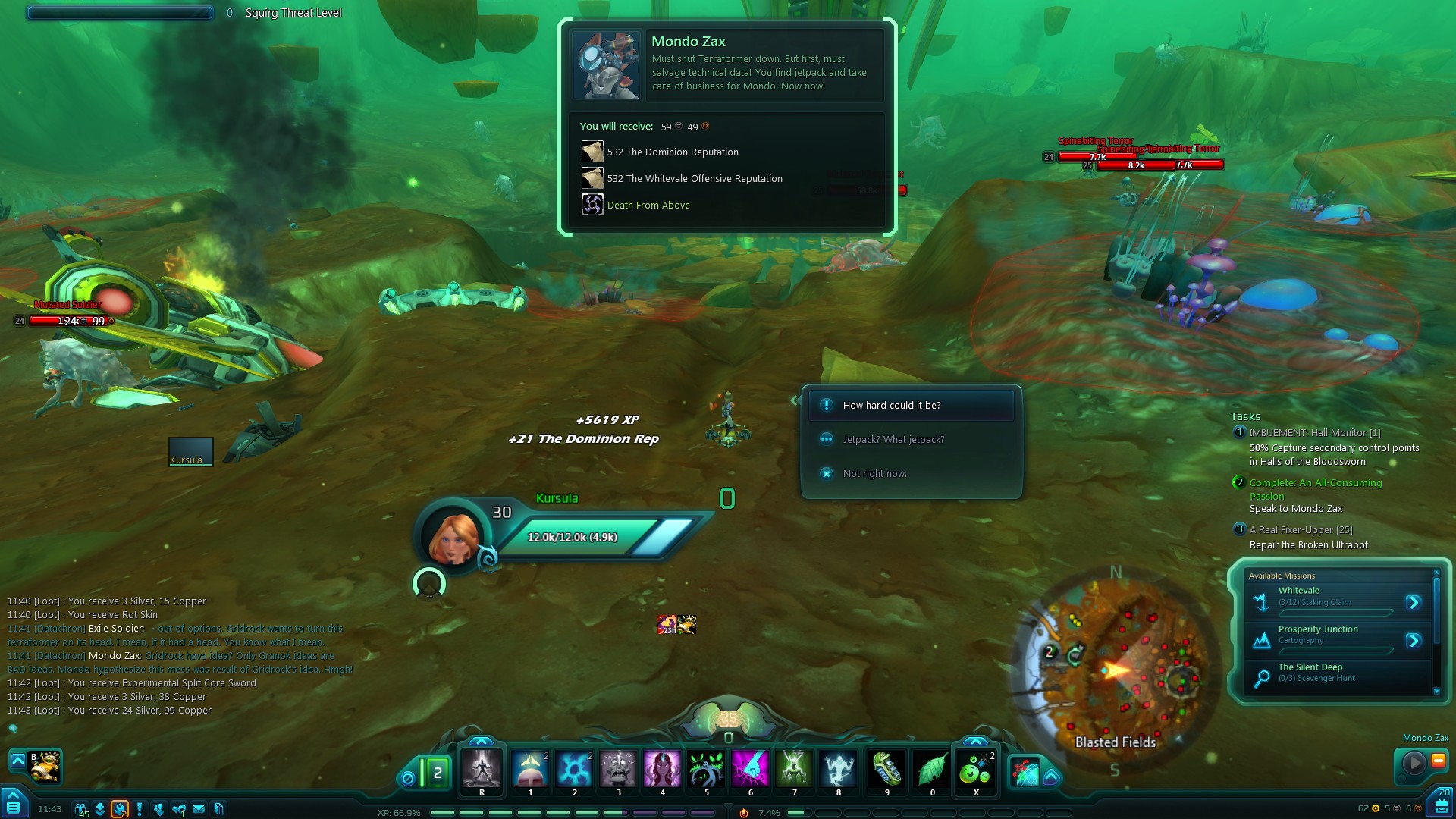
Task: Open the Prosperity Junction Cartography mission arrow
Action: (x=1414, y=641)
